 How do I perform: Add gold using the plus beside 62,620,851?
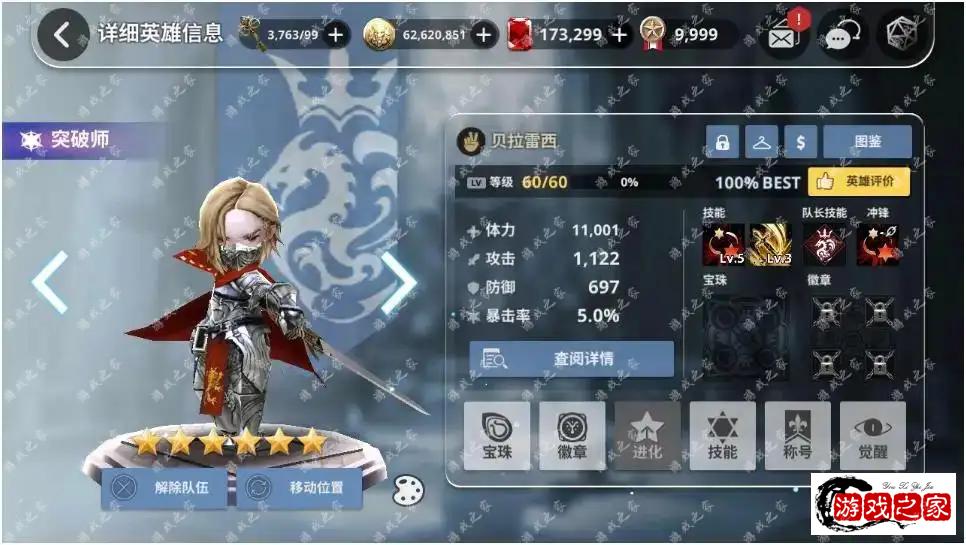click(x=484, y=35)
